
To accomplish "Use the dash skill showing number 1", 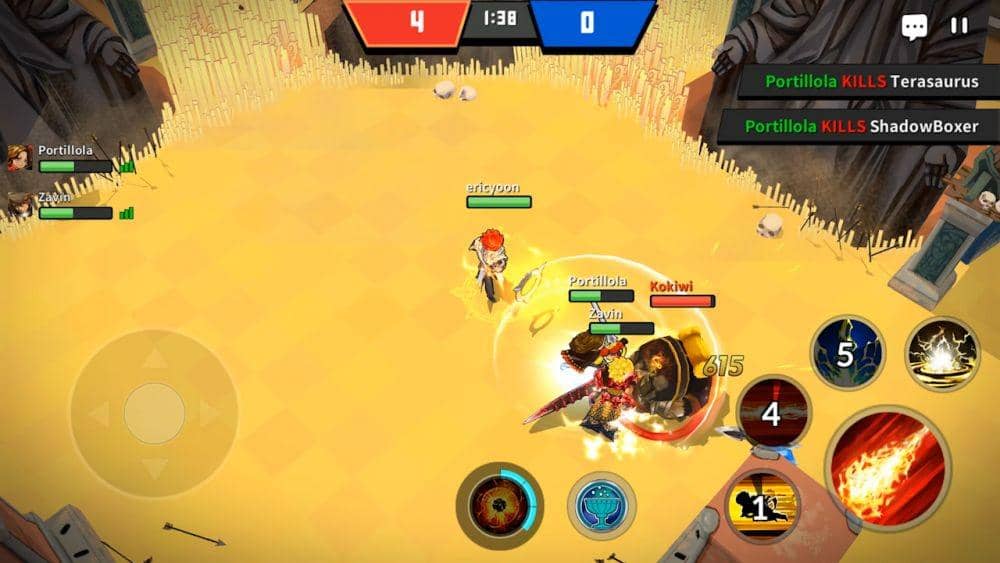I will tap(762, 506).
